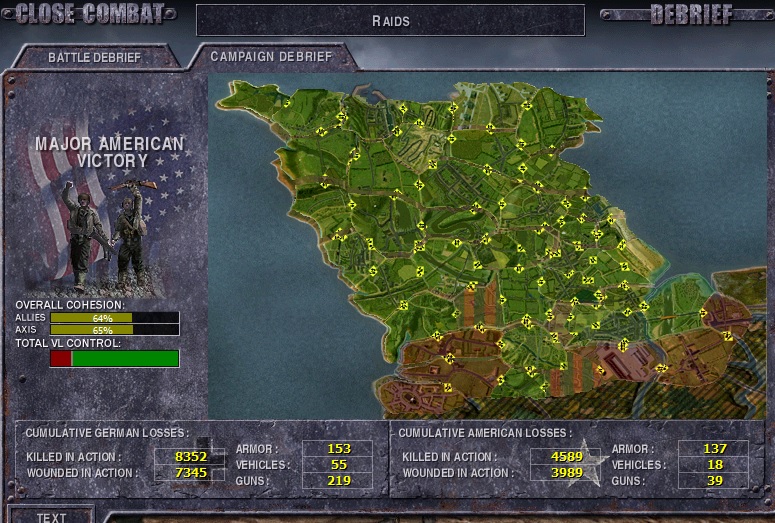Open the Text button at the bottom
Image resolution: width=775 pixels, height=523 pixels.
(51, 516)
